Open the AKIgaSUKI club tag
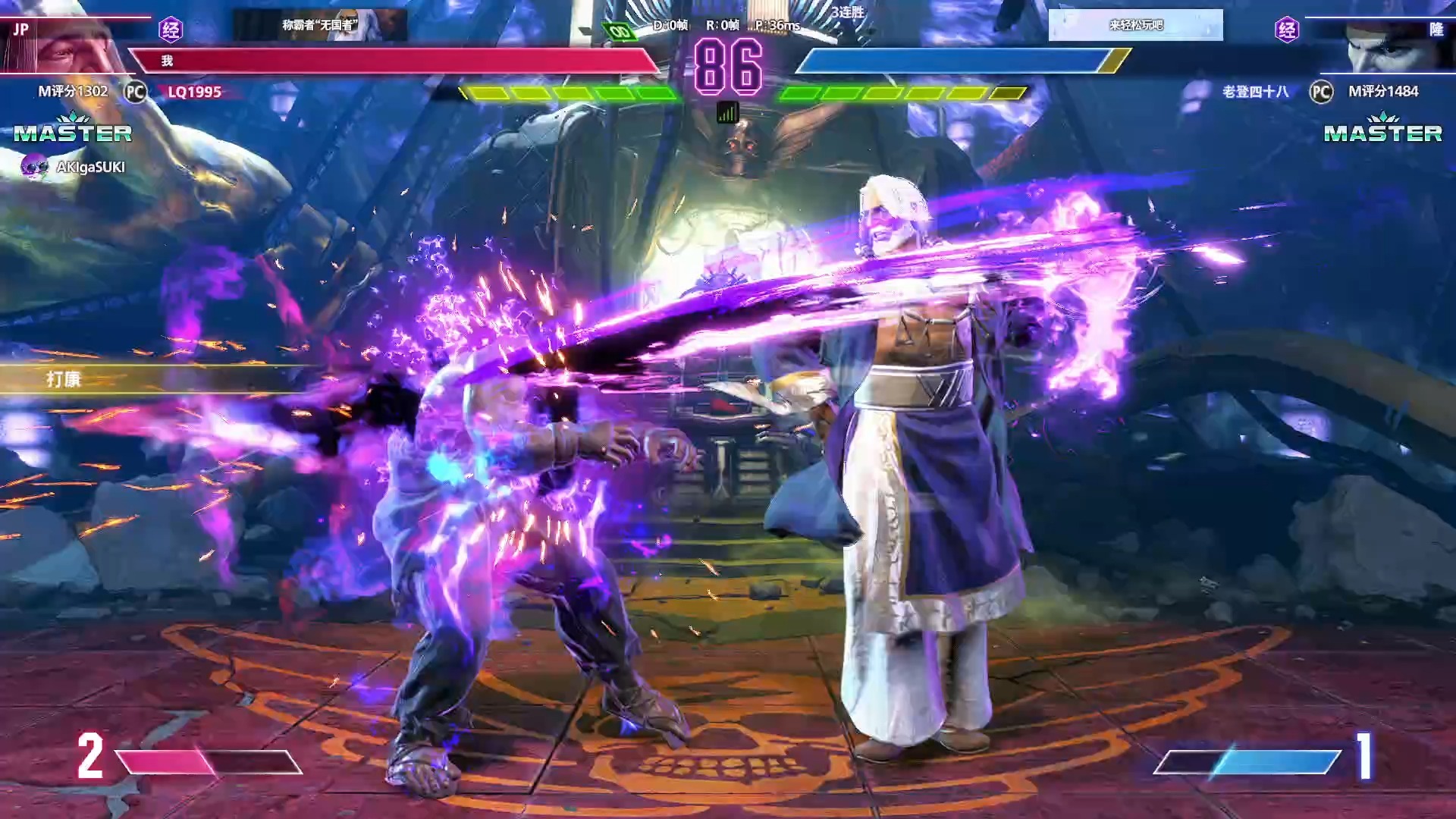Image resolution: width=1456 pixels, height=819 pixels. click(74, 167)
